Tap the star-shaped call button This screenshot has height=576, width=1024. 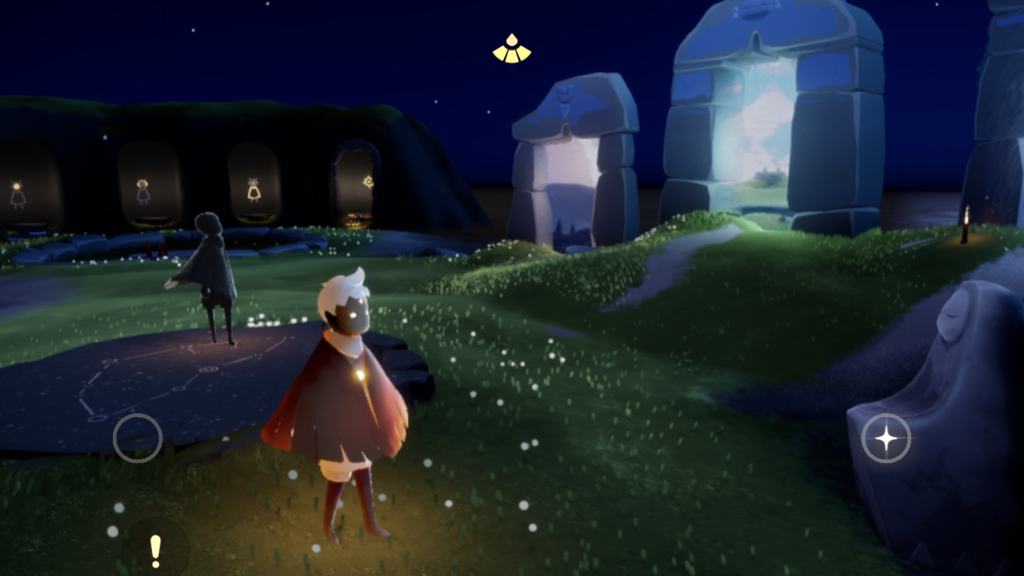pos(886,438)
